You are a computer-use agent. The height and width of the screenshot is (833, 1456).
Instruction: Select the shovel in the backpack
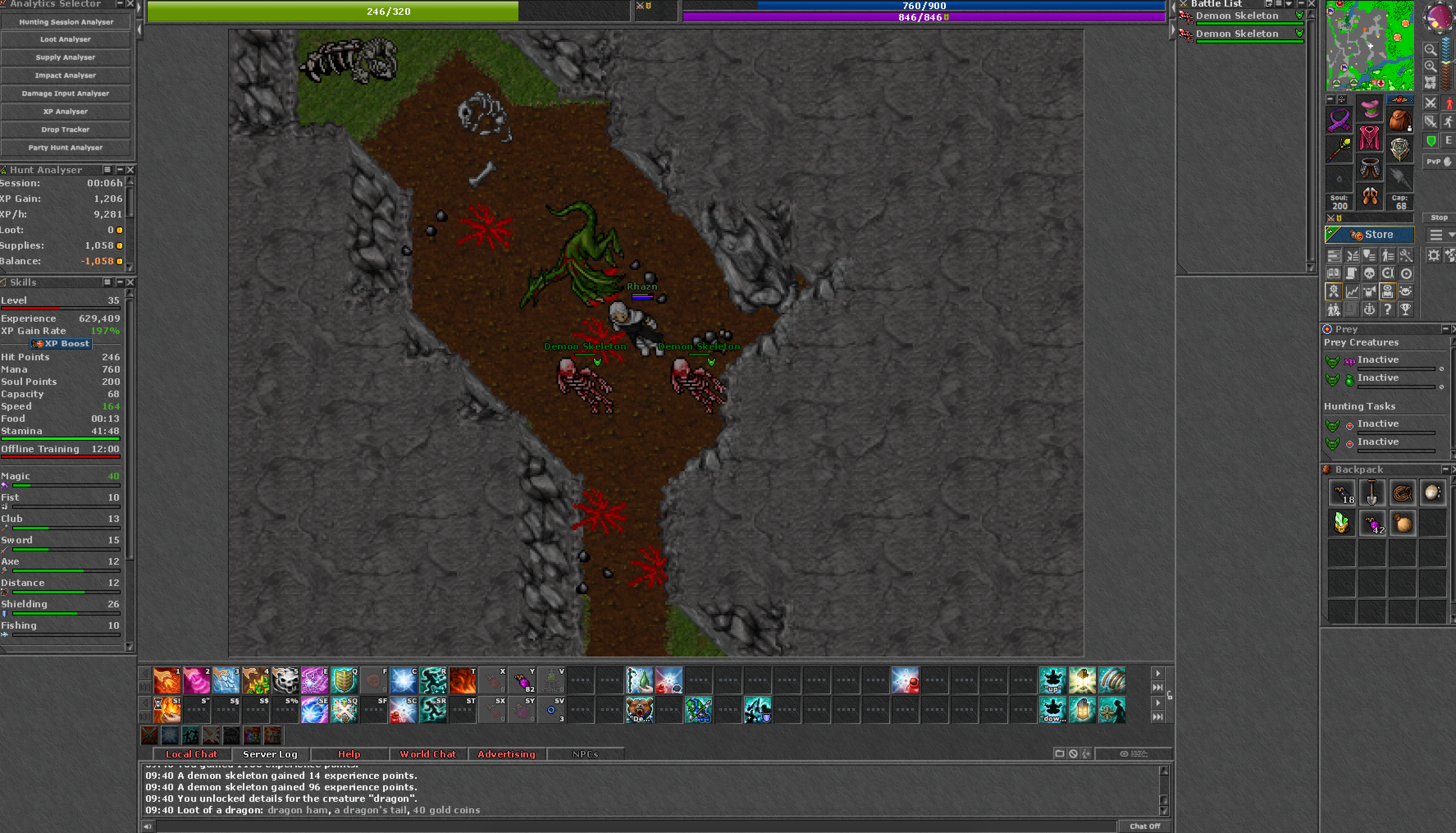point(1372,493)
